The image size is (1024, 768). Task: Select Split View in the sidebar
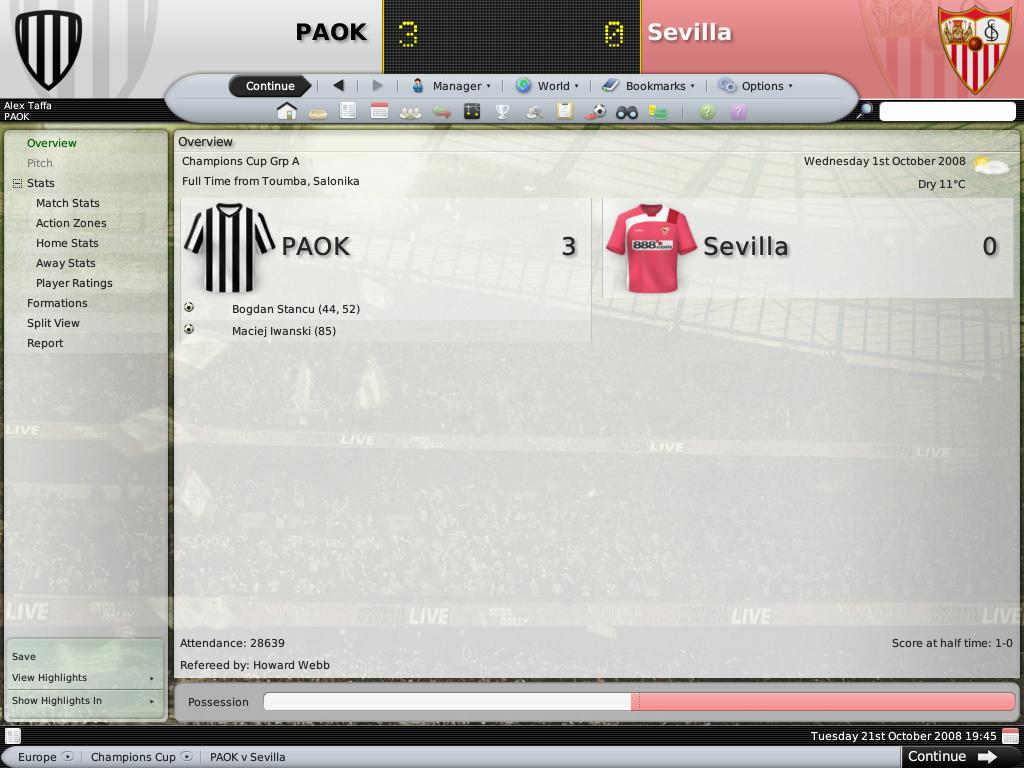[x=53, y=323]
